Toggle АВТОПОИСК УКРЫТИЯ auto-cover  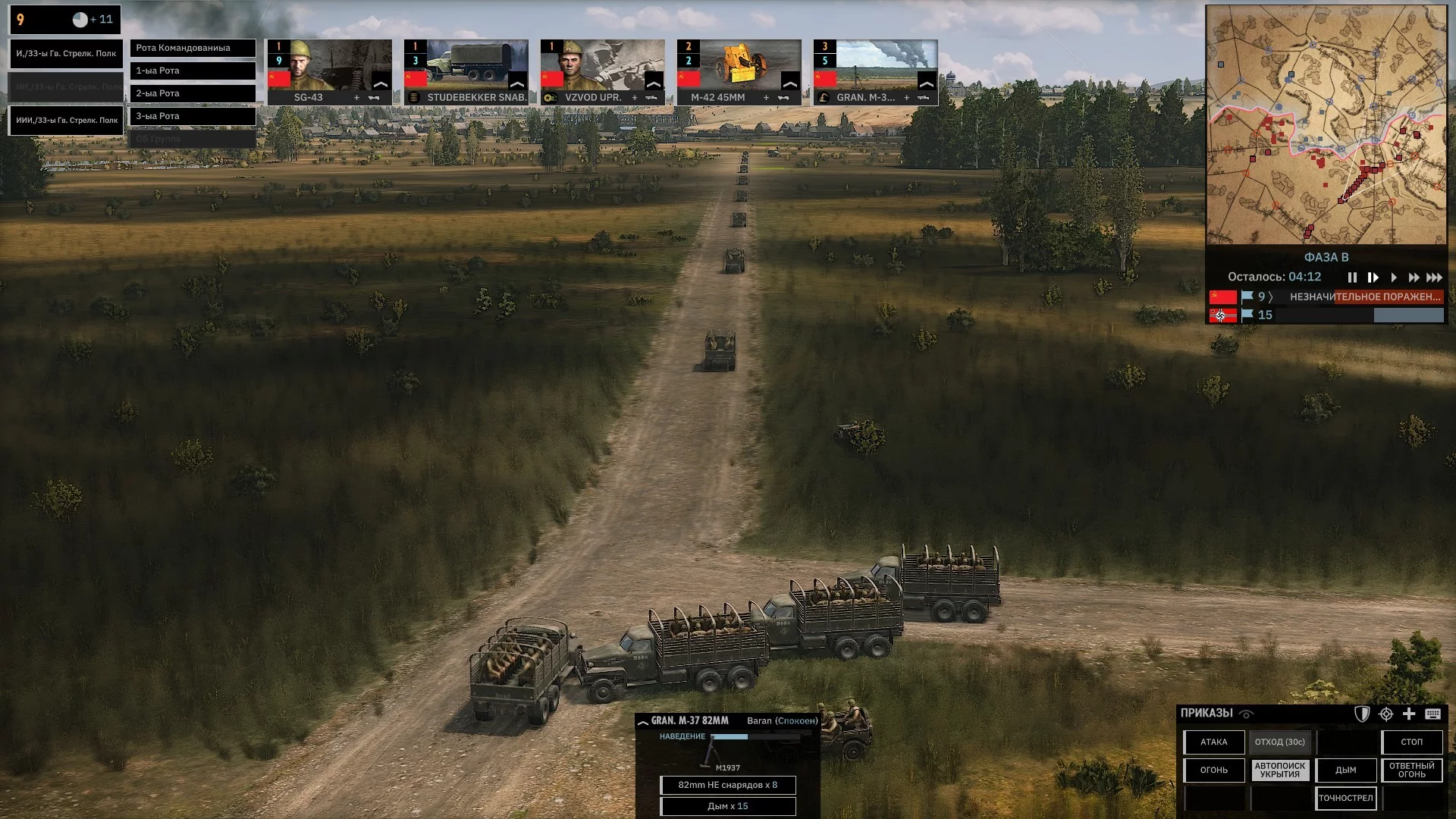click(x=1279, y=770)
